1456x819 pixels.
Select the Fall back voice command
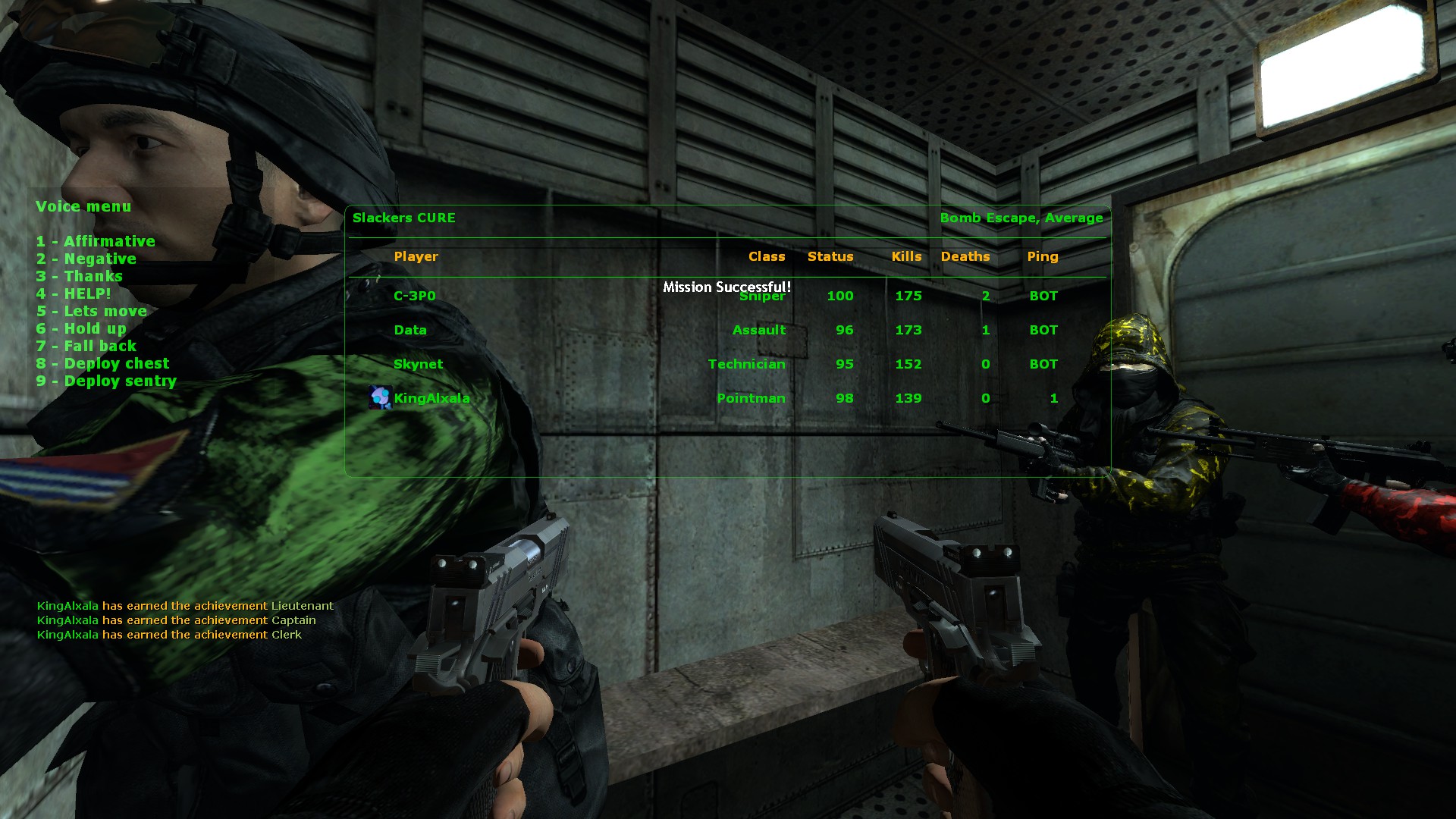pos(86,346)
